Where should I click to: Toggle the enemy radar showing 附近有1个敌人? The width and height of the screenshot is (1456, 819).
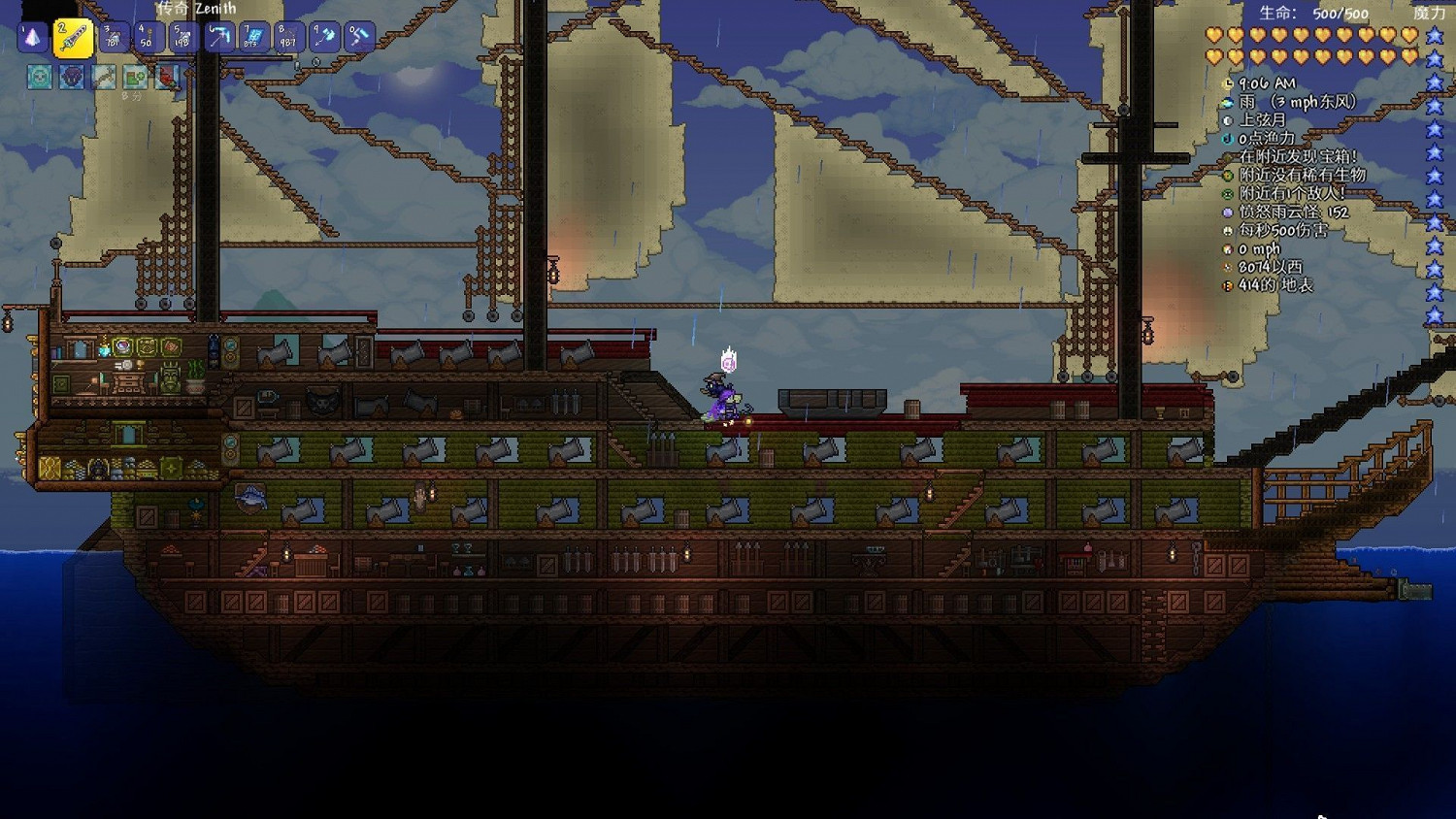[1227, 193]
